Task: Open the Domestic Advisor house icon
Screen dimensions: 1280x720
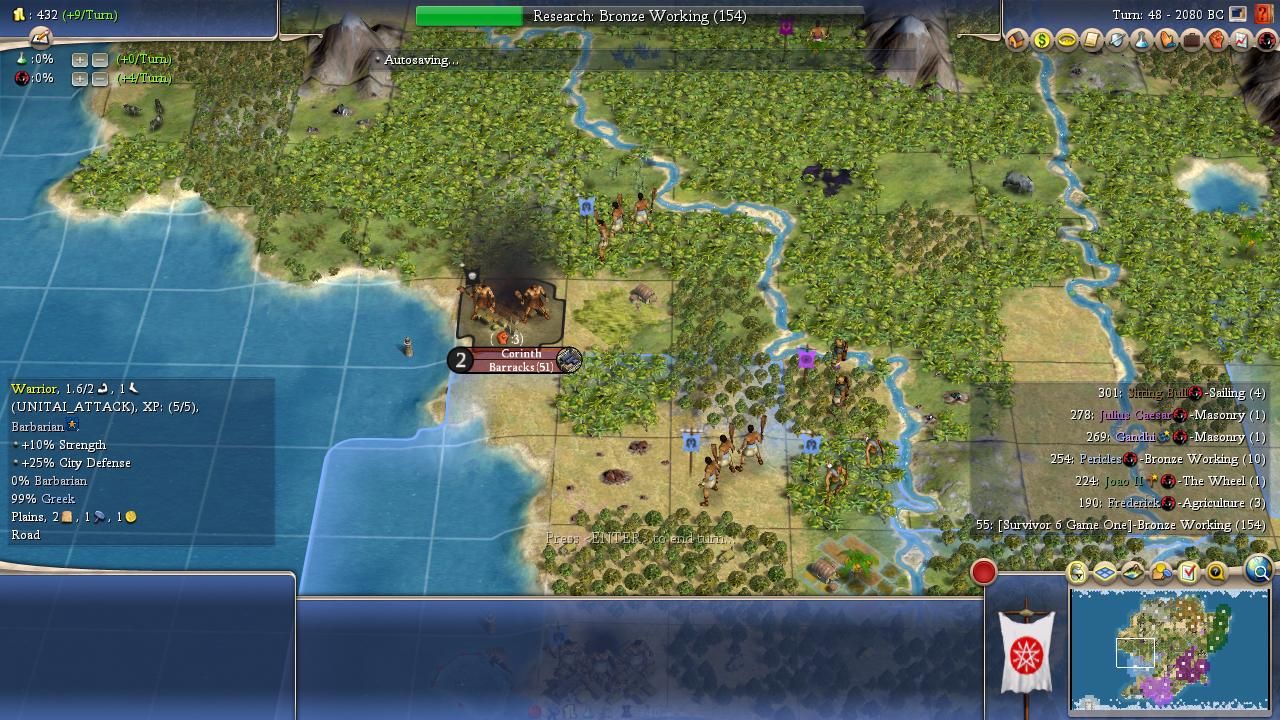Action: point(1016,40)
